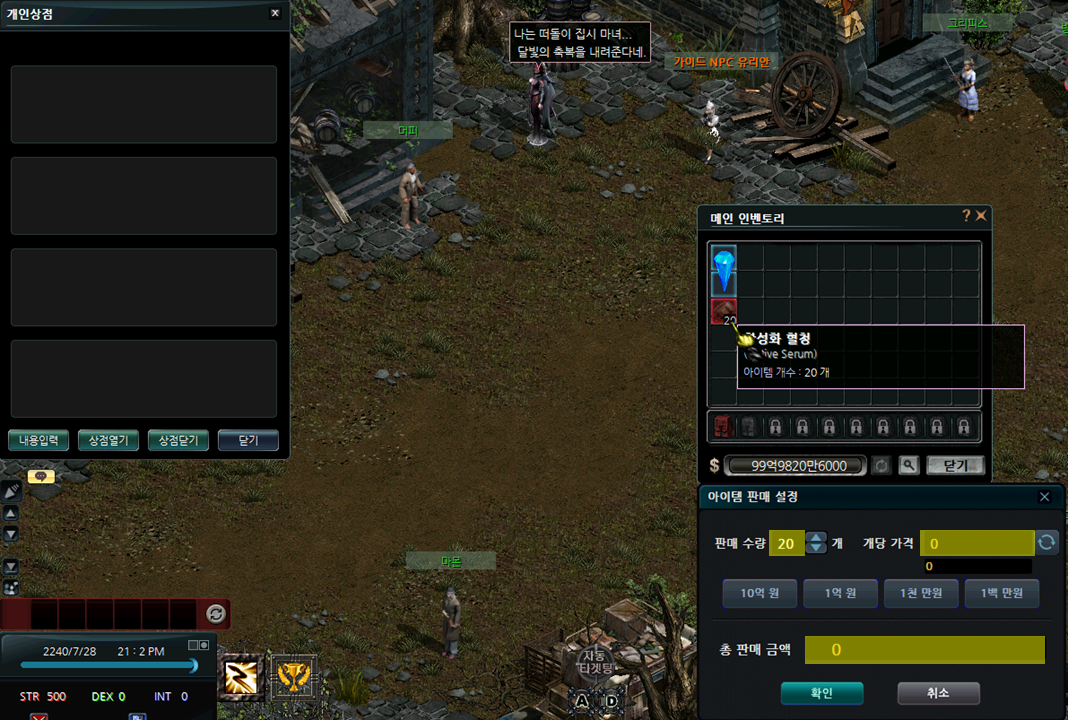Open the golden trophy icon
Viewport: 1068px width, 720px height.
293,677
